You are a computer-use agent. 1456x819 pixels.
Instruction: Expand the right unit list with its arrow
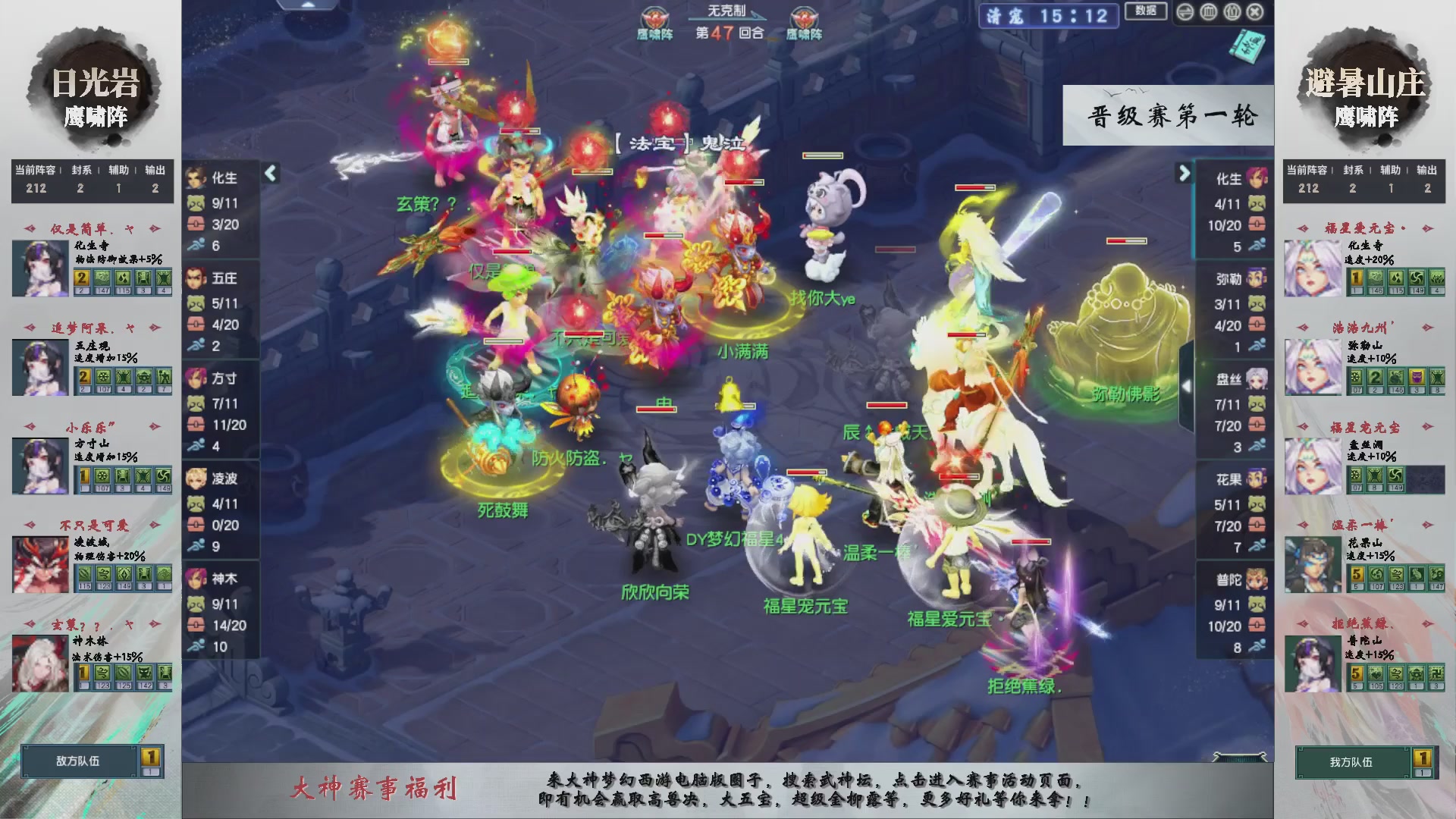(1183, 173)
